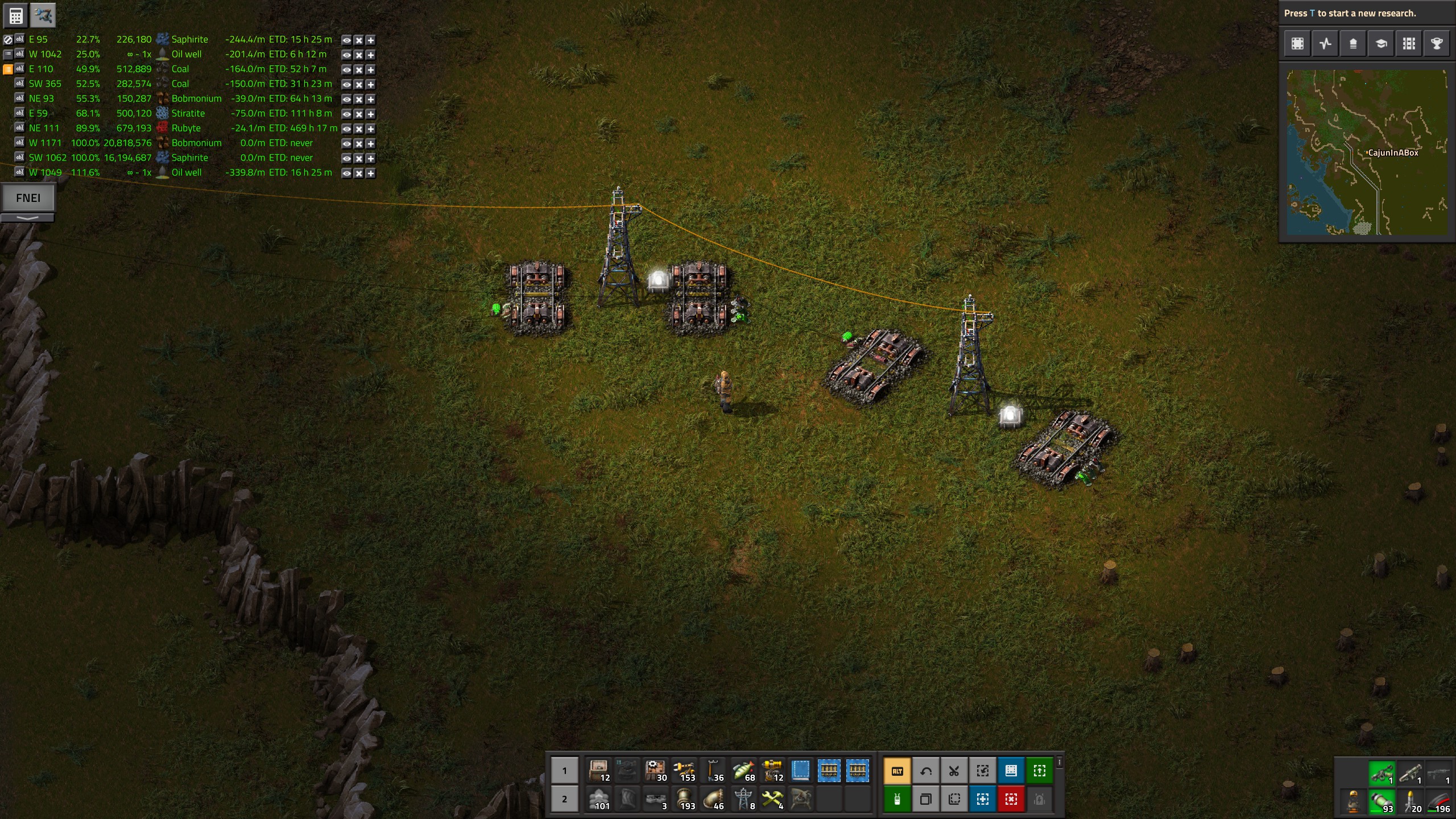
Task: Pick the power pole stack of 8
Action: 743,799
